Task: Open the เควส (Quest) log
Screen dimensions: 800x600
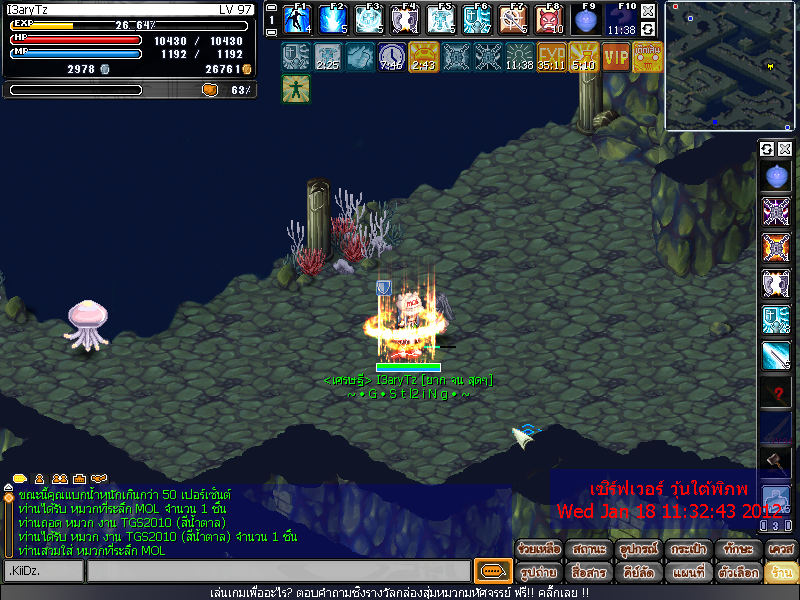Action: [781, 549]
